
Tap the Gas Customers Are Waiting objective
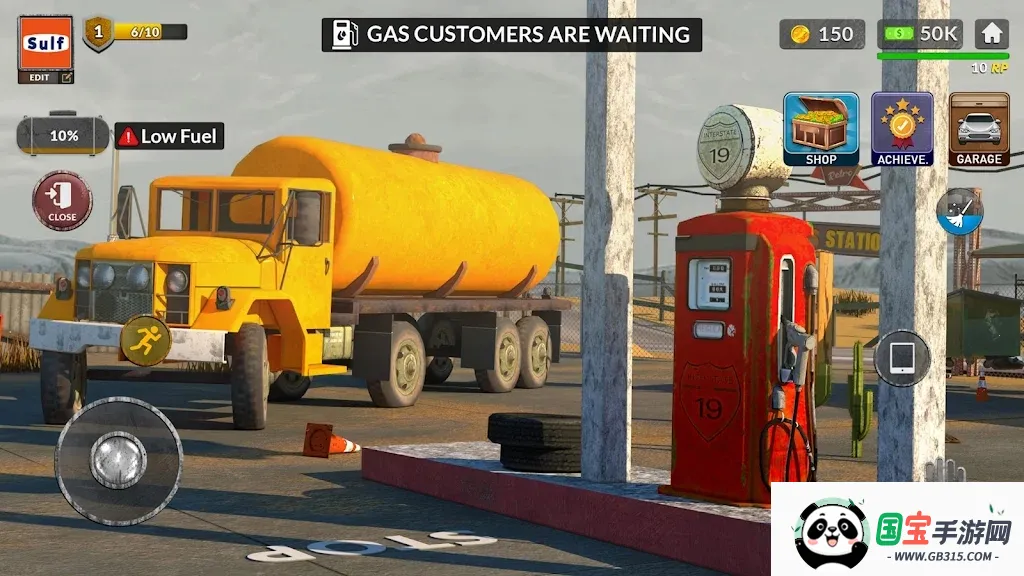click(512, 35)
